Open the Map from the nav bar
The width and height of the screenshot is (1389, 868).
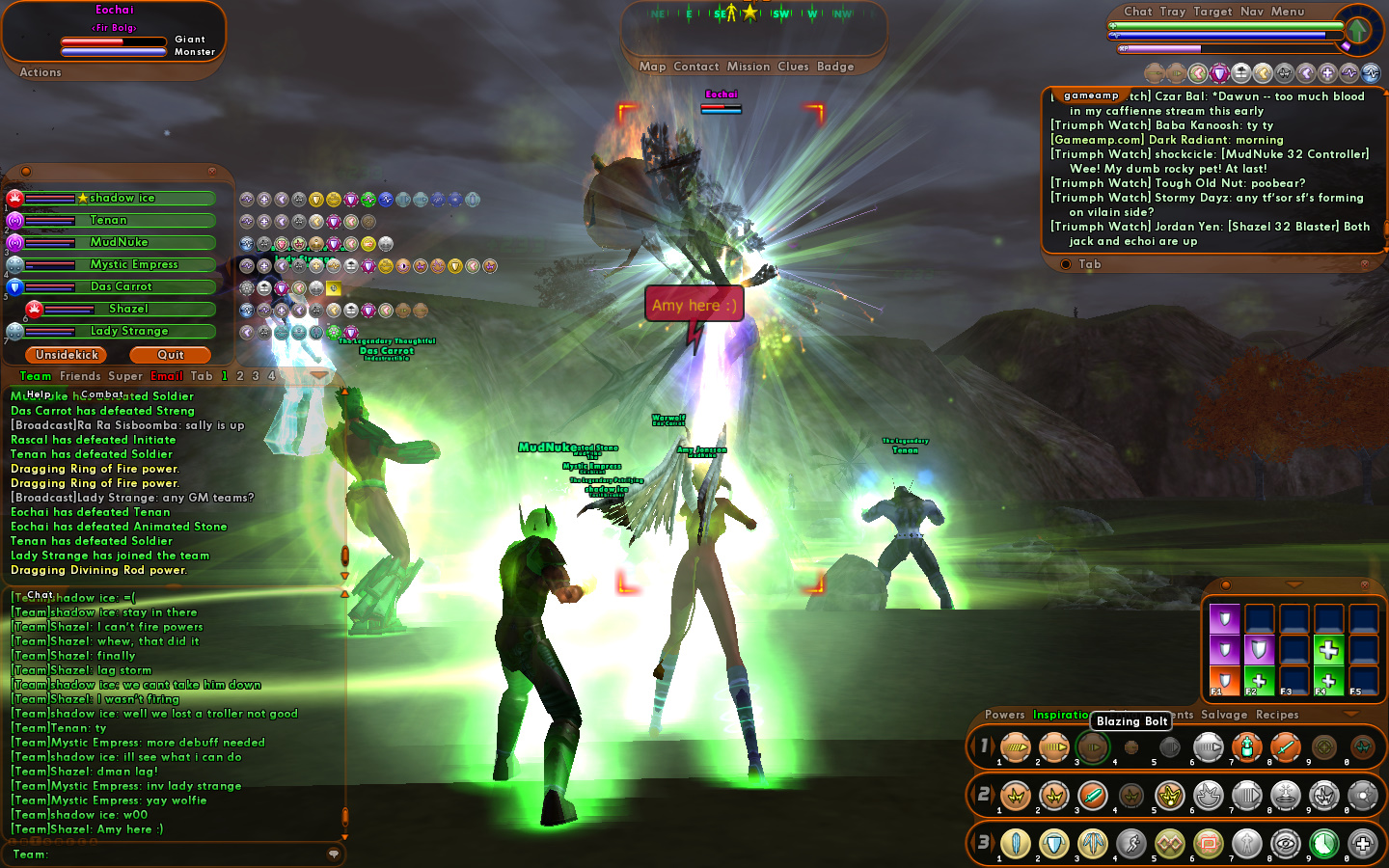coord(652,67)
